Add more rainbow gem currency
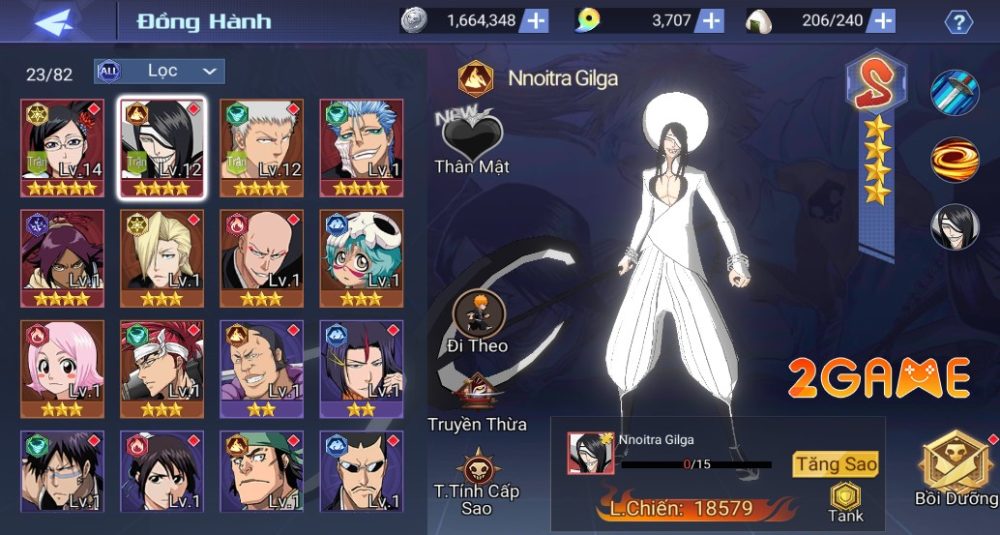The height and width of the screenshot is (535, 1000). tap(710, 21)
